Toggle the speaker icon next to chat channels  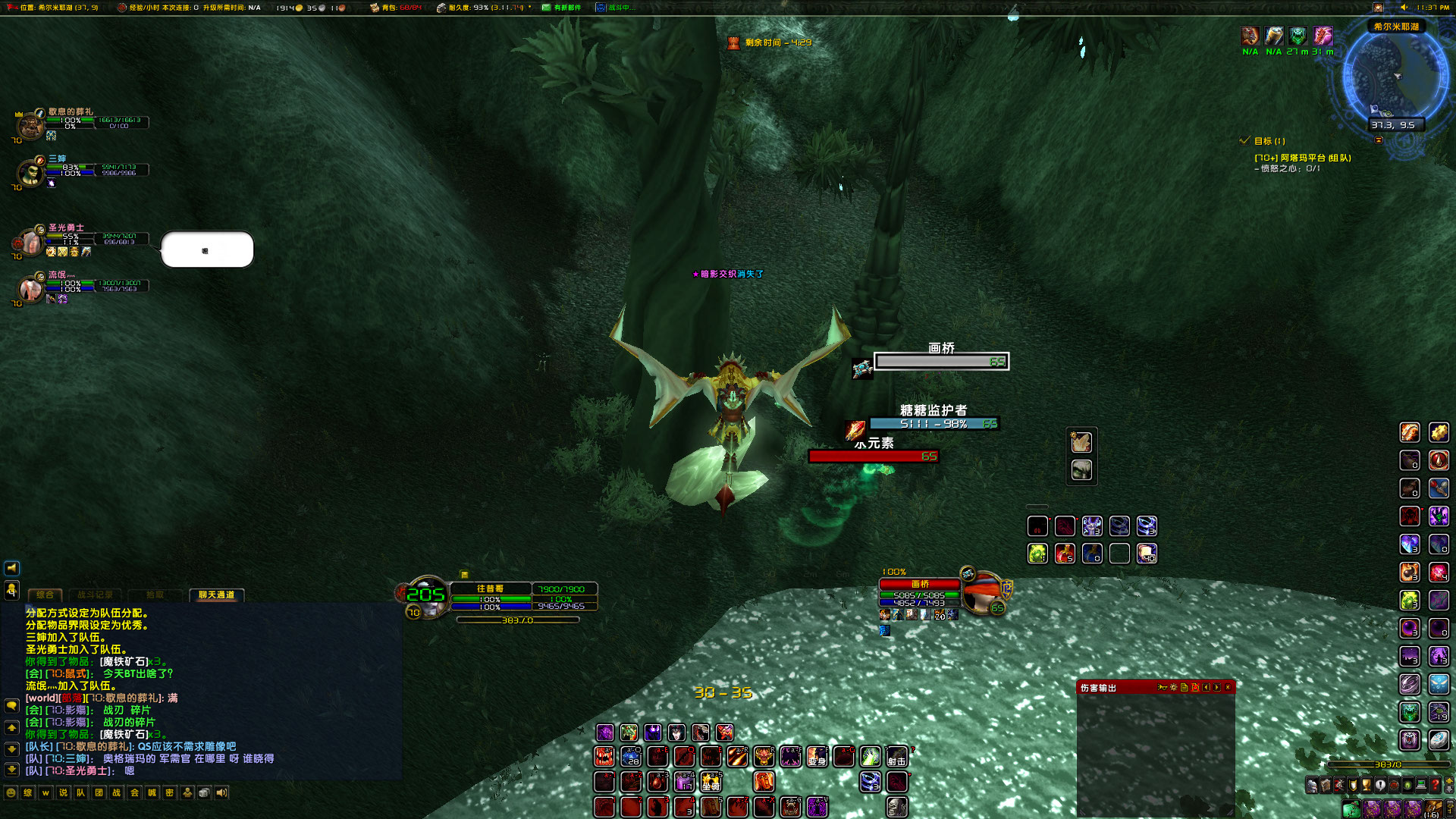pos(222,792)
